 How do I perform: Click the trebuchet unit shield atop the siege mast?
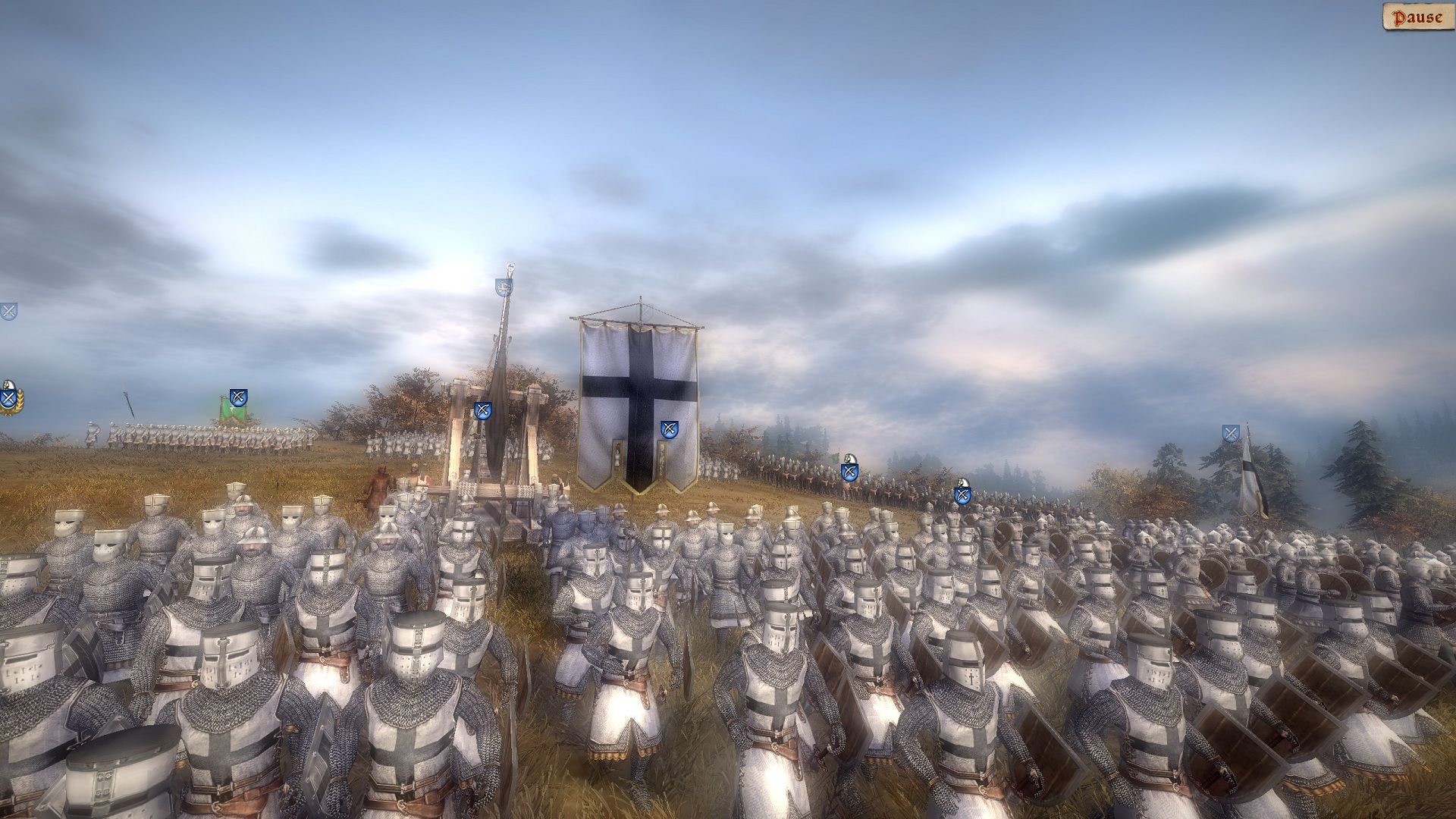coord(503,285)
